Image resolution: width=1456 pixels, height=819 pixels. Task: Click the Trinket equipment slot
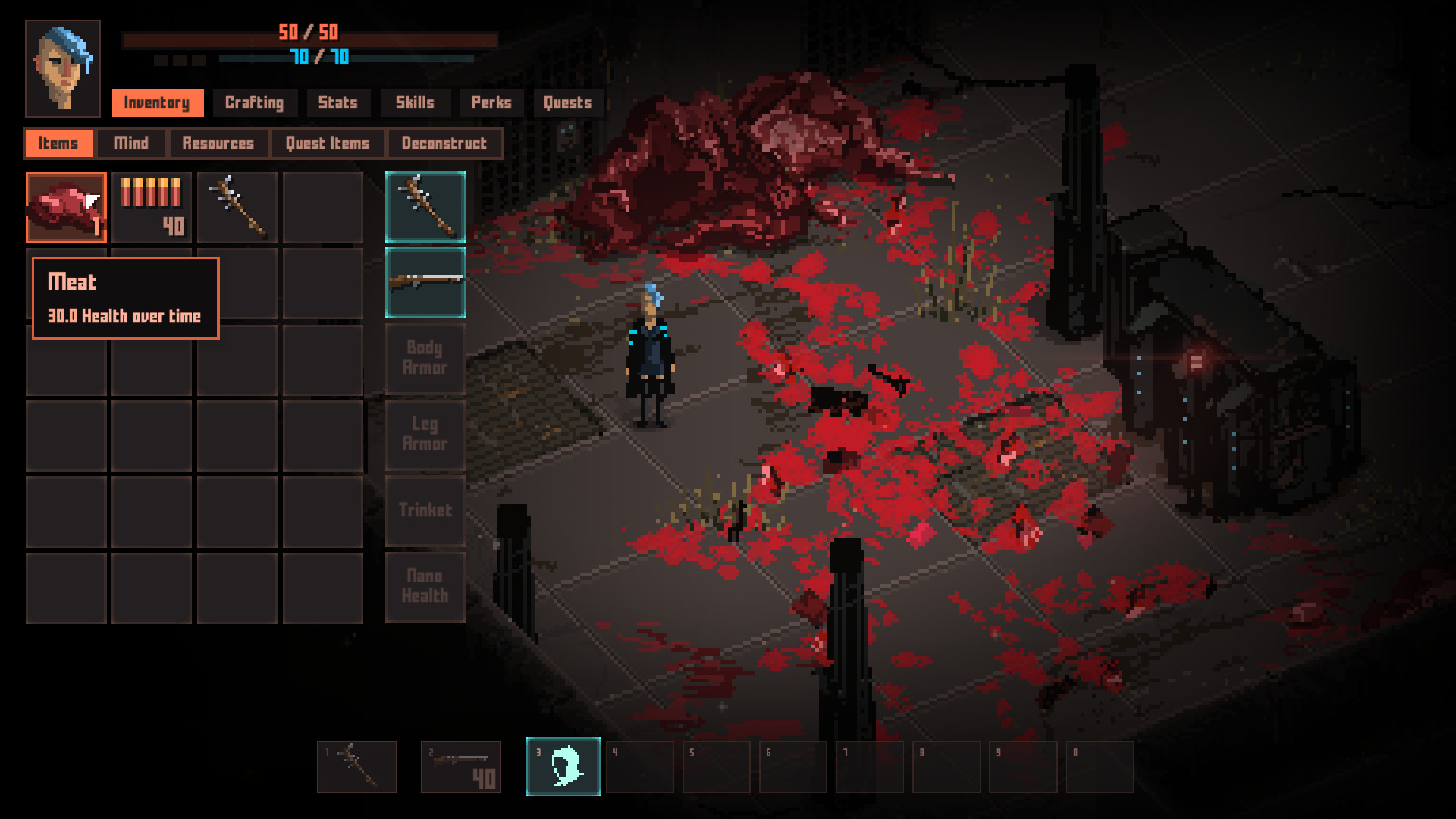pos(425,511)
